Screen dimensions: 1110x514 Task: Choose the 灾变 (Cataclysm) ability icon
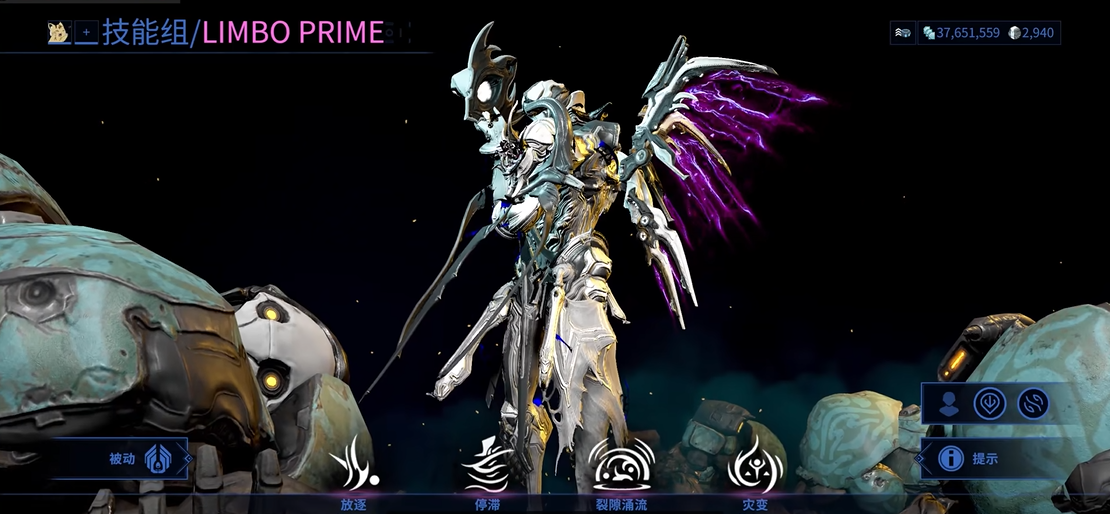(754, 464)
